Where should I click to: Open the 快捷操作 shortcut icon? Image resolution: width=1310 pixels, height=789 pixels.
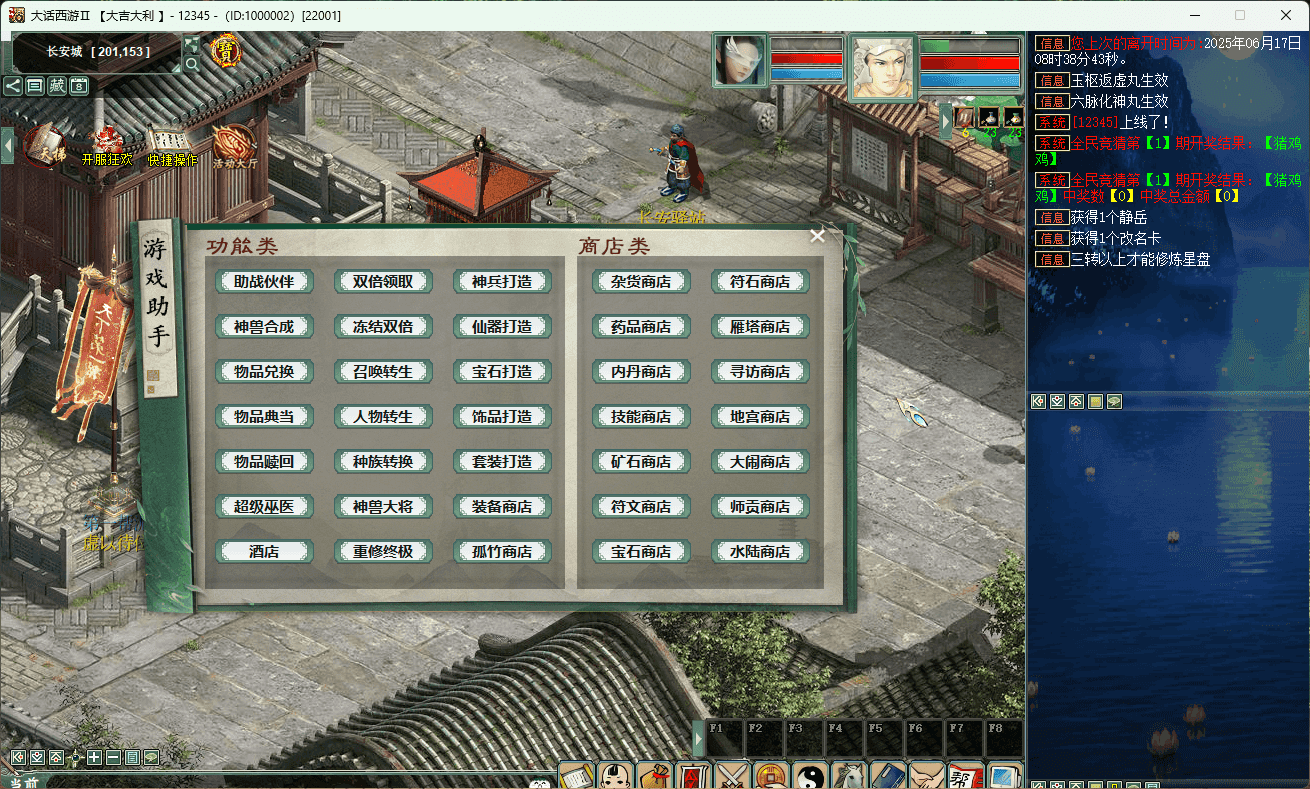point(172,146)
